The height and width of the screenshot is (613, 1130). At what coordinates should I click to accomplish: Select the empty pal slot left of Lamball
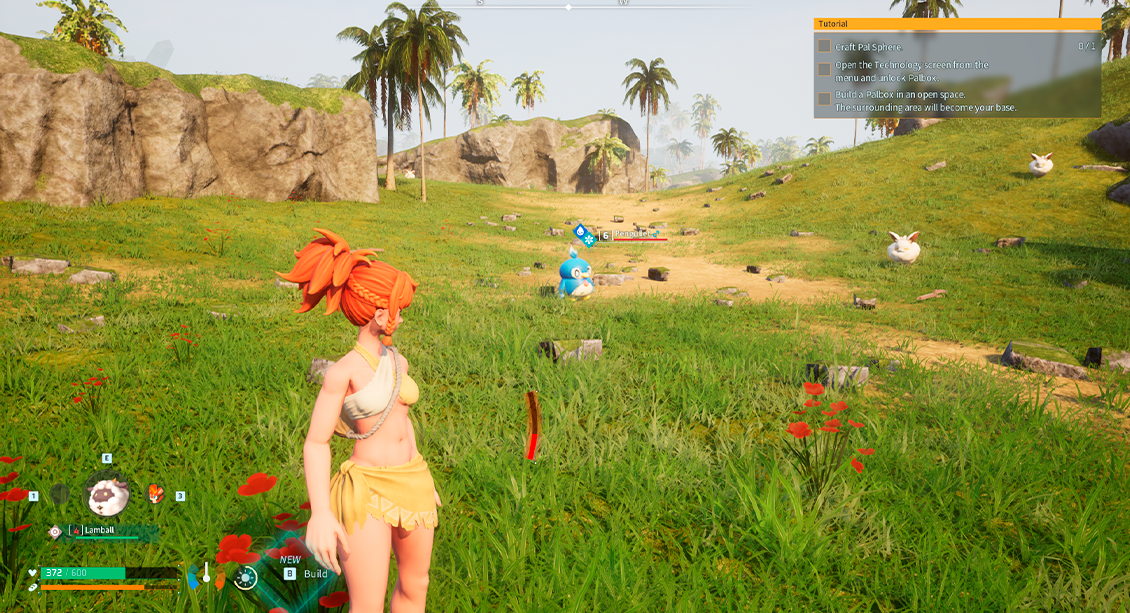tap(60, 494)
